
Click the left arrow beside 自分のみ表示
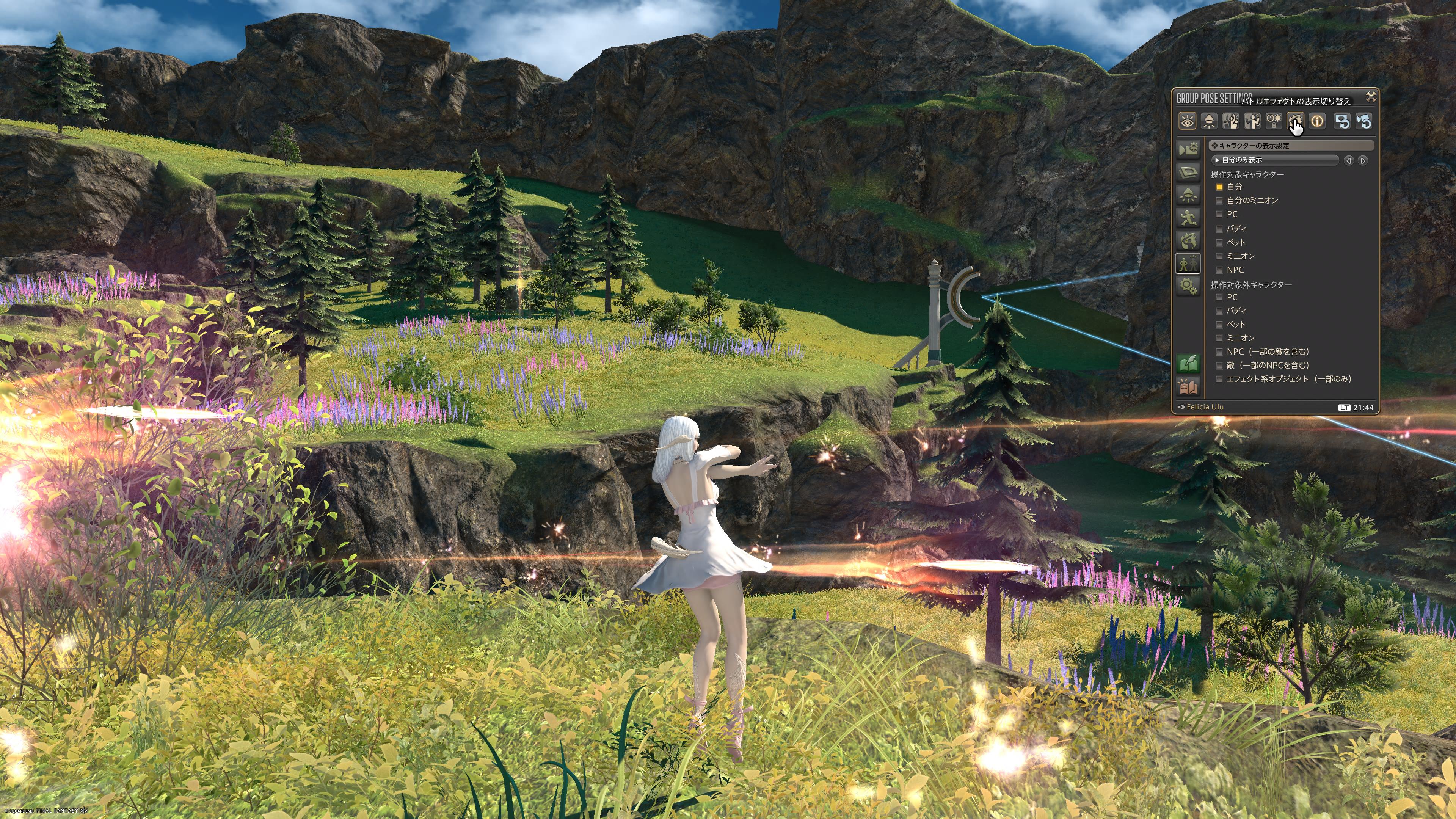click(x=1349, y=160)
